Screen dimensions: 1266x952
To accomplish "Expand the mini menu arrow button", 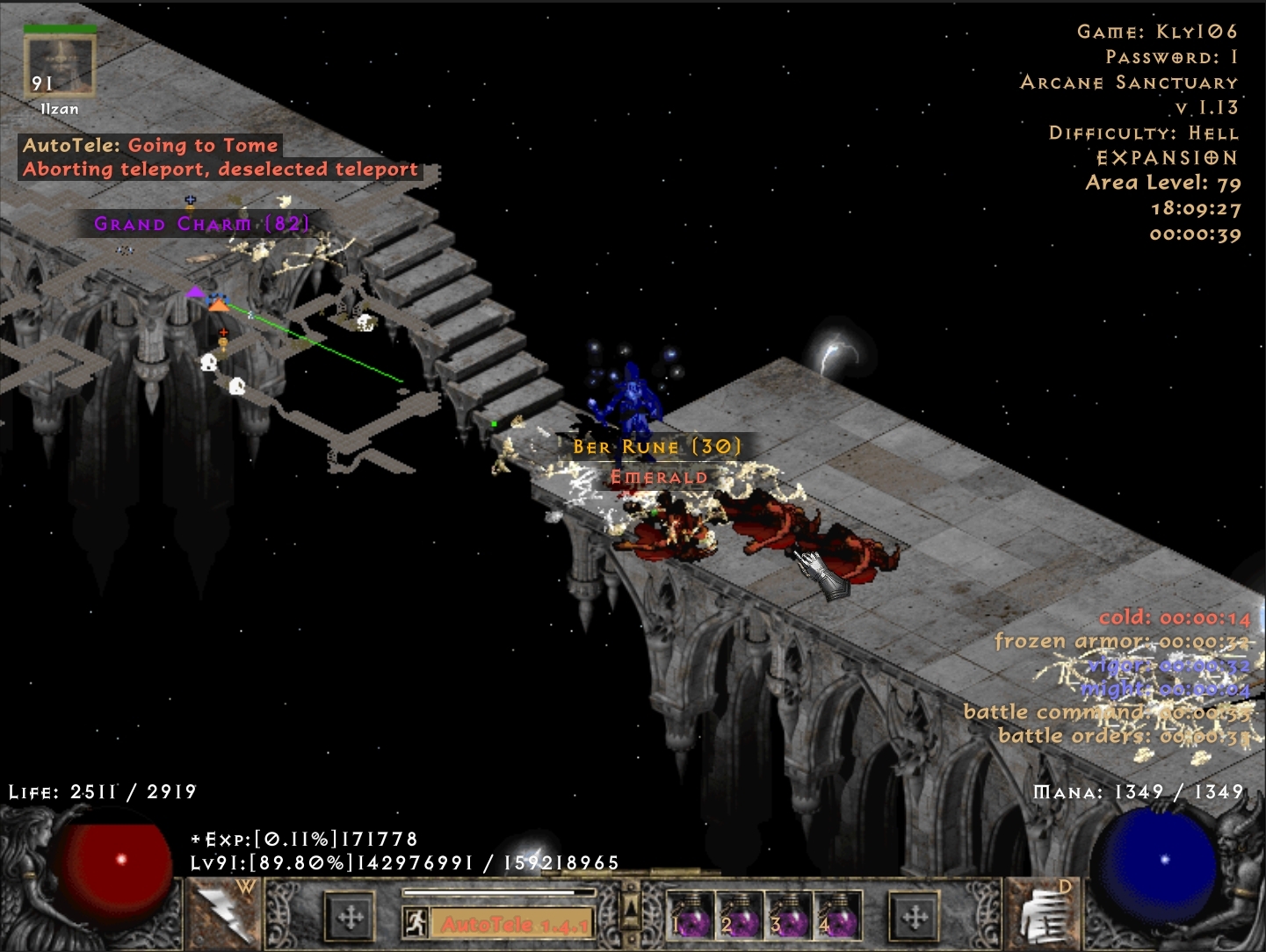I will coord(630,911).
